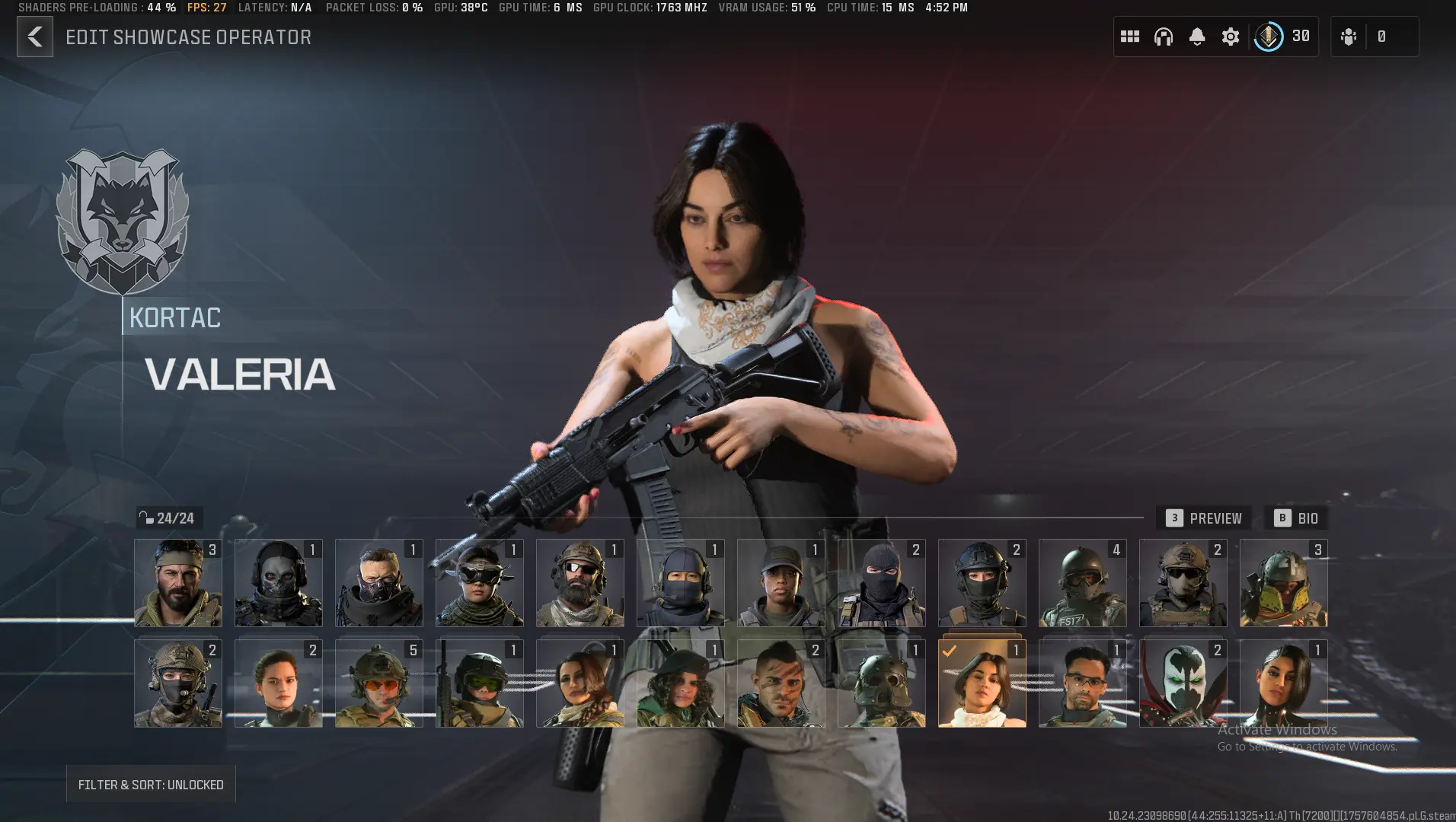1456x822 pixels.
Task: Open the notifications bell
Action: coord(1198,36)
